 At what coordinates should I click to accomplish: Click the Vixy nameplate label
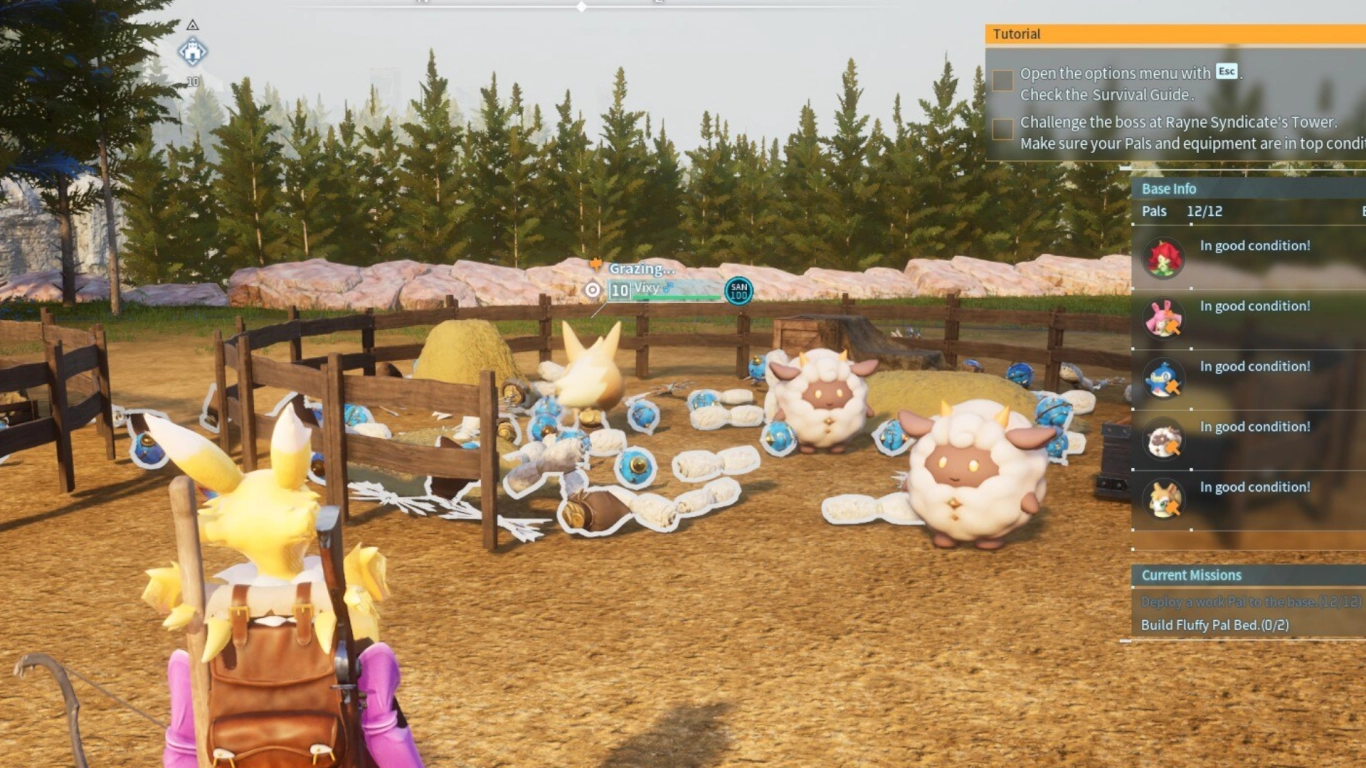pyautogui.click(x=648, y=289)
